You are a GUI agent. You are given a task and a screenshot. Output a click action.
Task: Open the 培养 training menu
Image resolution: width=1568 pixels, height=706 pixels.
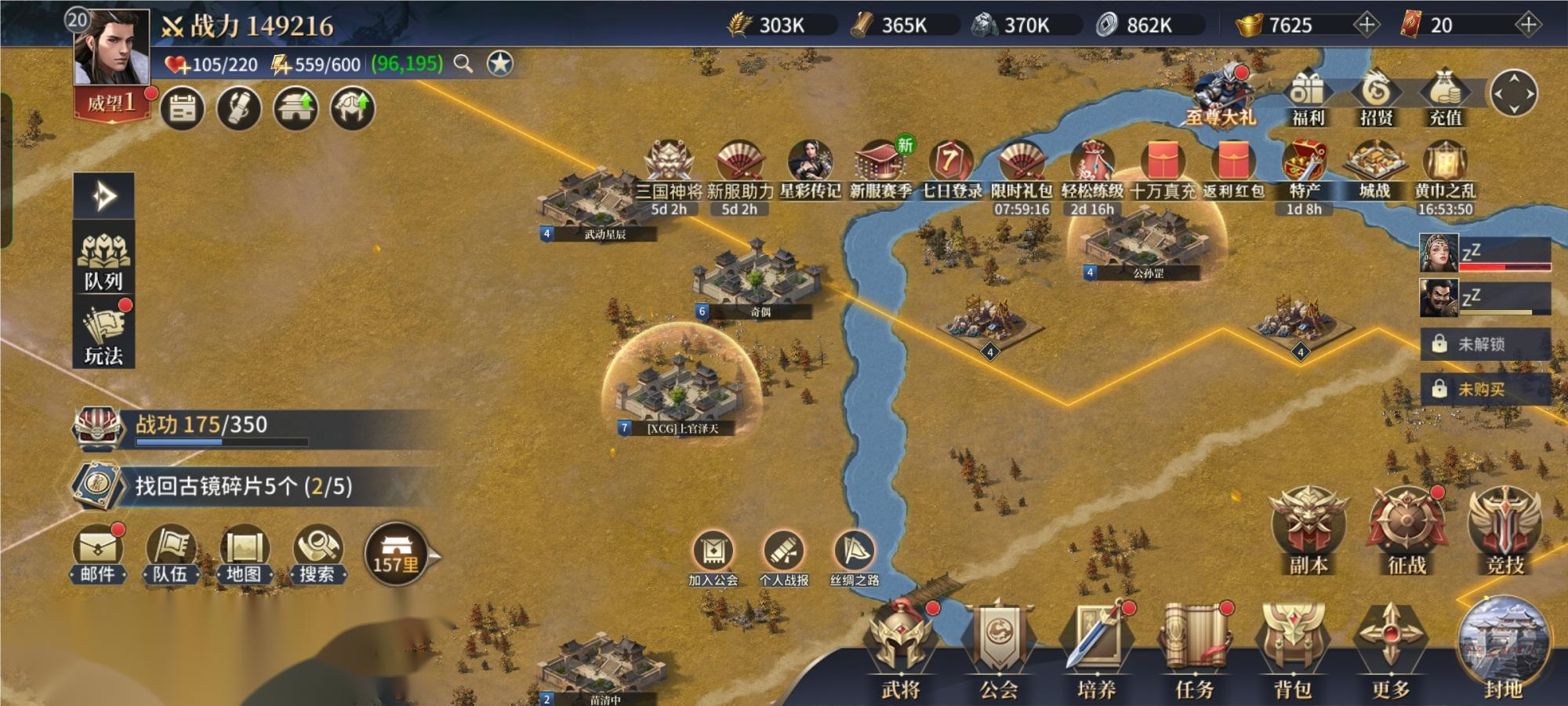[1097, 650]
